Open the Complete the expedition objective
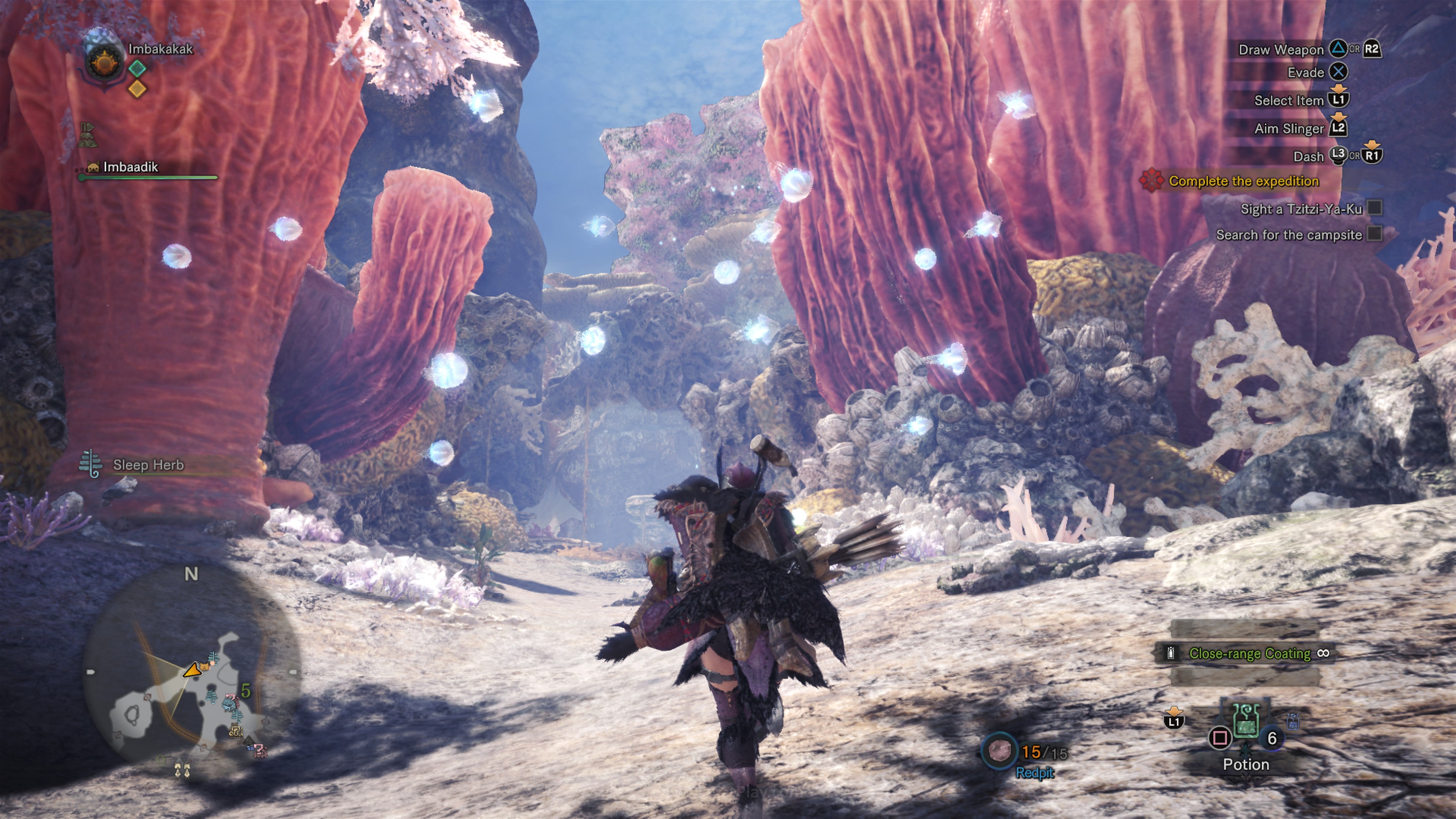The image size is (1456, 819). [x=1243, y=182]
